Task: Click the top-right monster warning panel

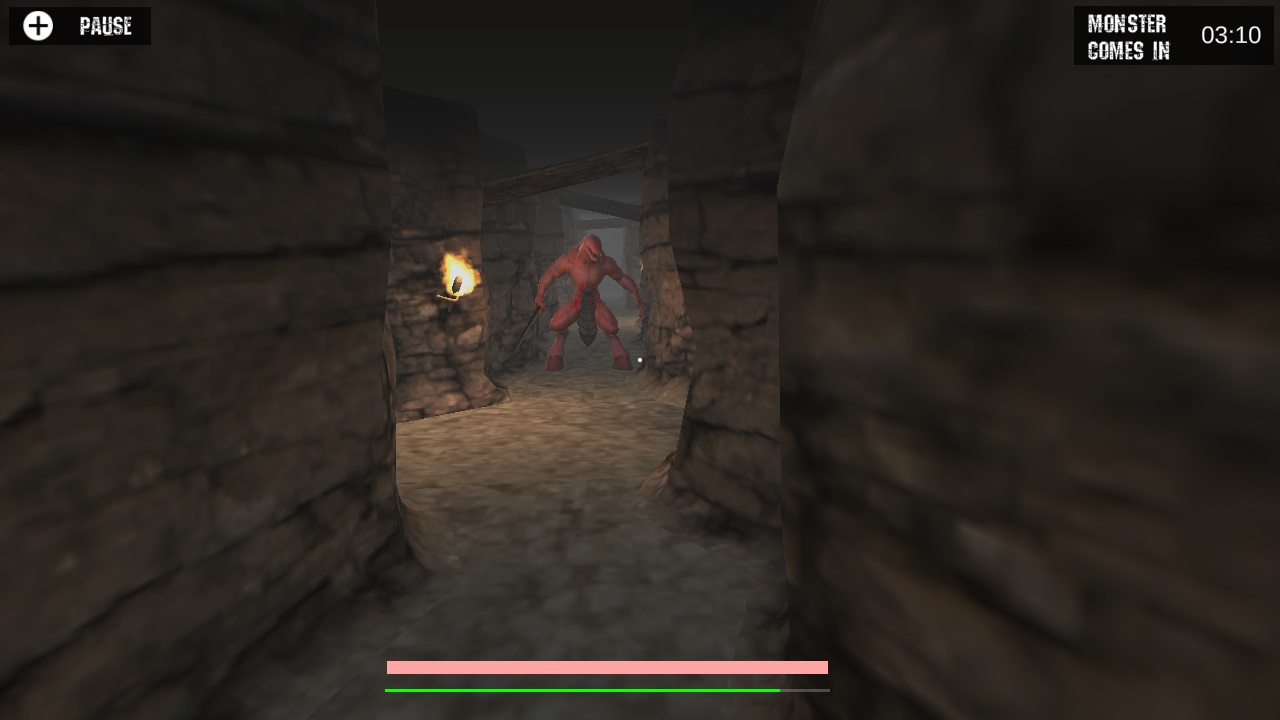Action: [1174, 37]
